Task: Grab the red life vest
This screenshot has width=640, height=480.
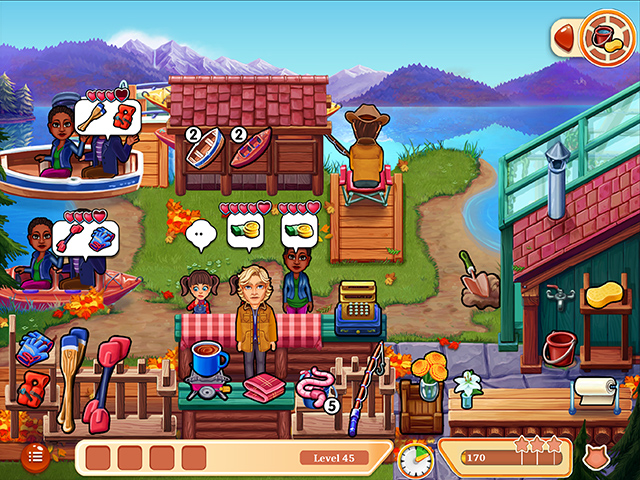Action: [37, 387]
